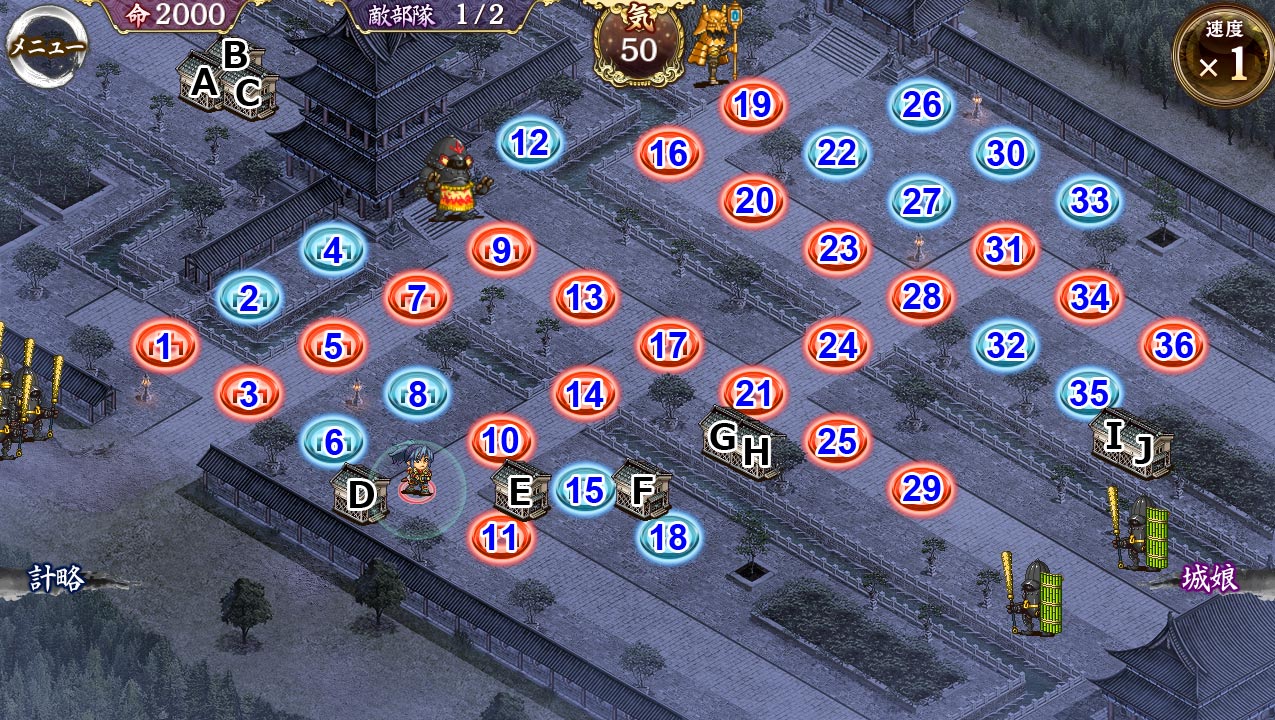Select red placement tile number 11
The height and width of the screenshot is (720, 1275).
[500, 537]
